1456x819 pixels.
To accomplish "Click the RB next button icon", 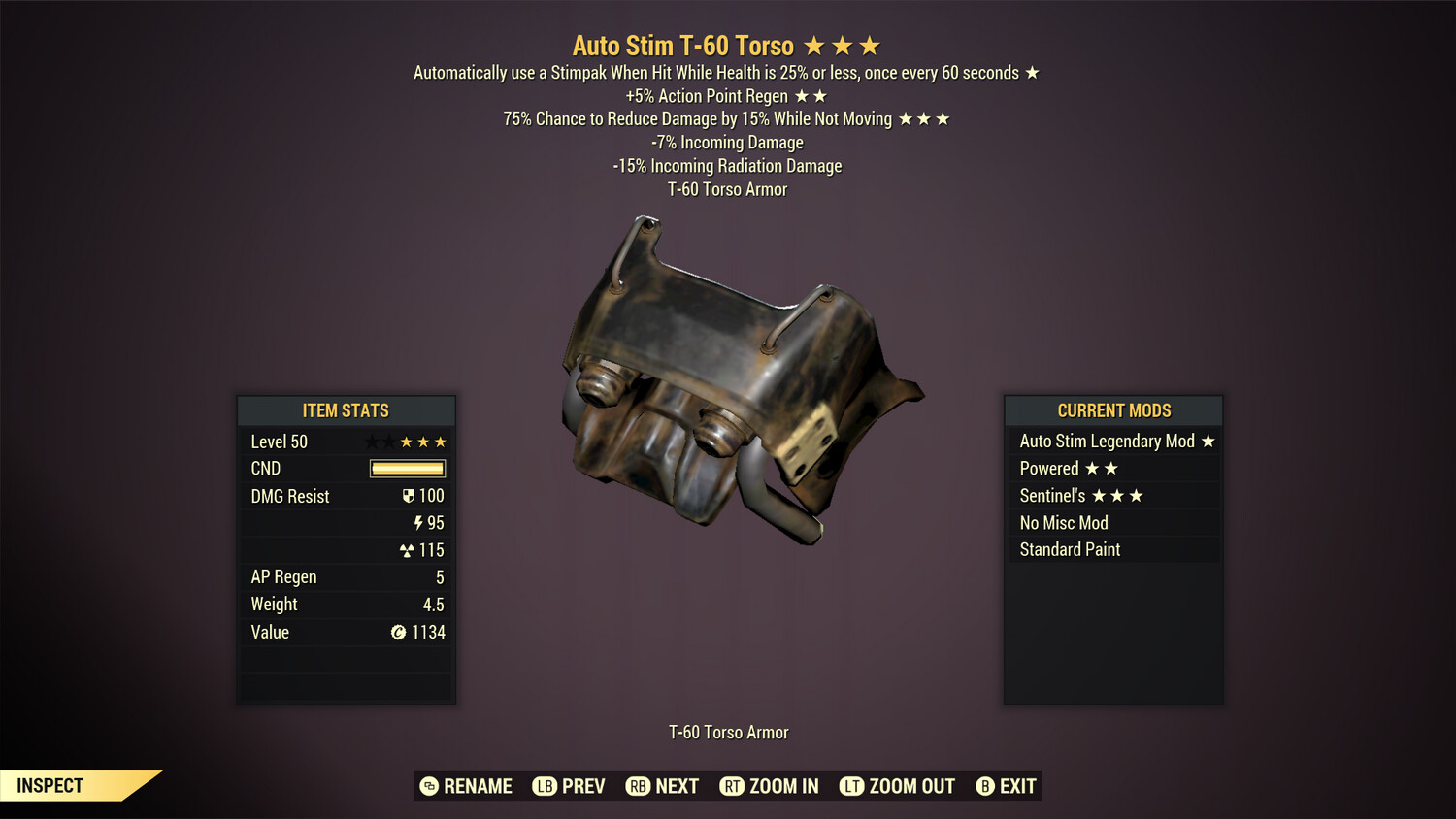I will coord(640,786).
